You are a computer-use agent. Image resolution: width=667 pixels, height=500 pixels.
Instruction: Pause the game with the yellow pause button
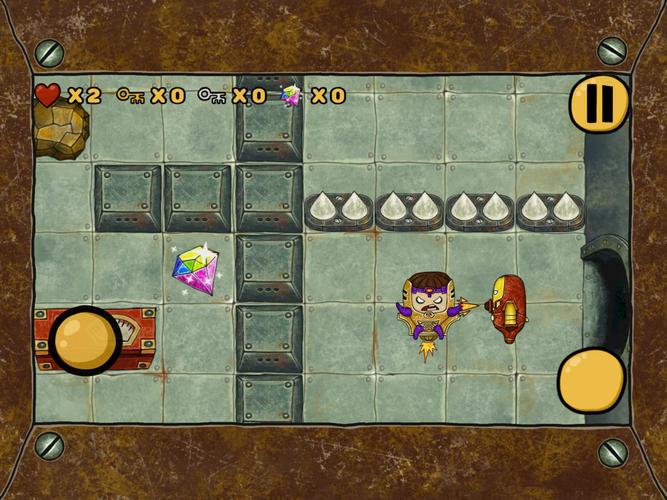point(599,101)
